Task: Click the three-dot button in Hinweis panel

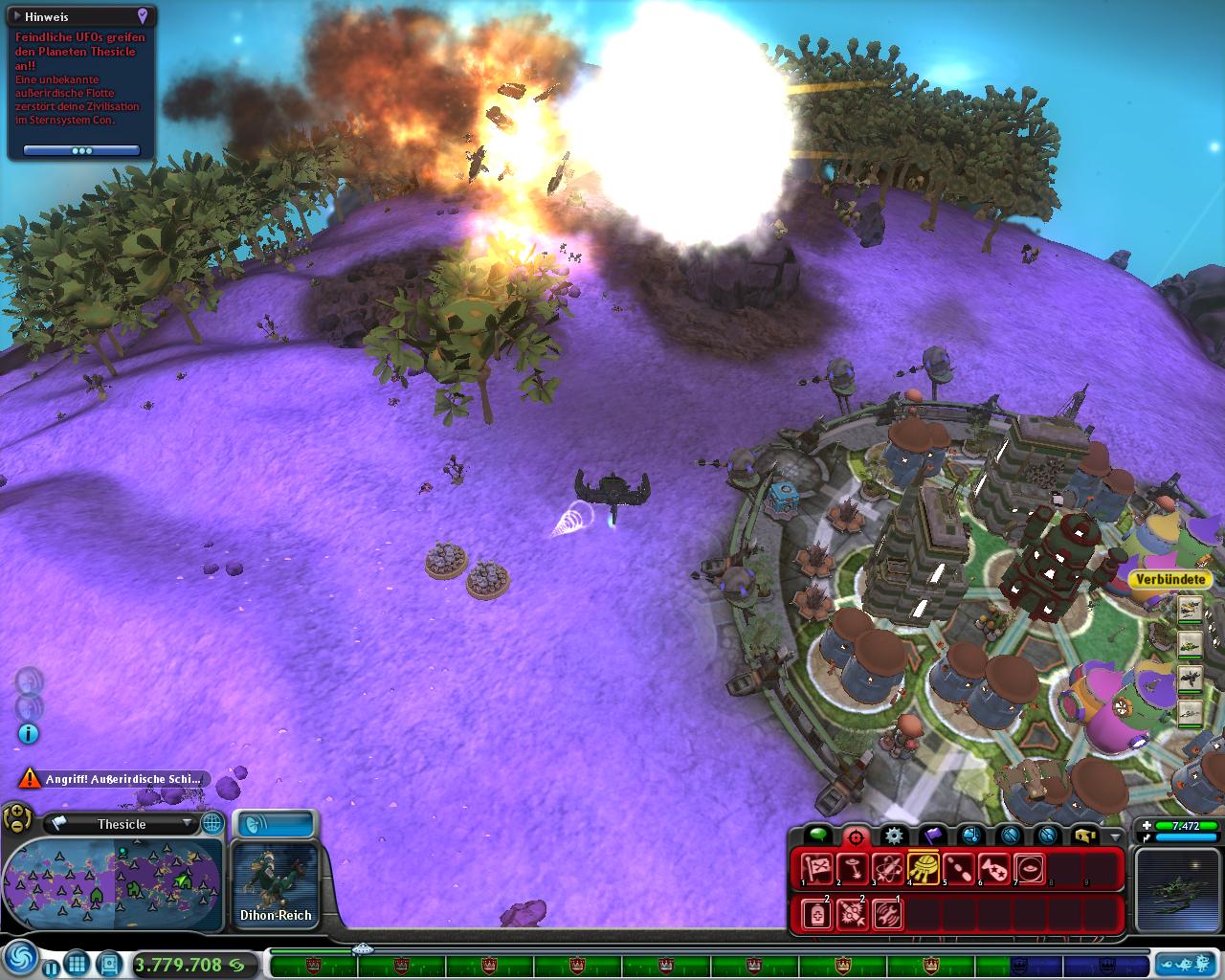Action: tap(82, 151)
